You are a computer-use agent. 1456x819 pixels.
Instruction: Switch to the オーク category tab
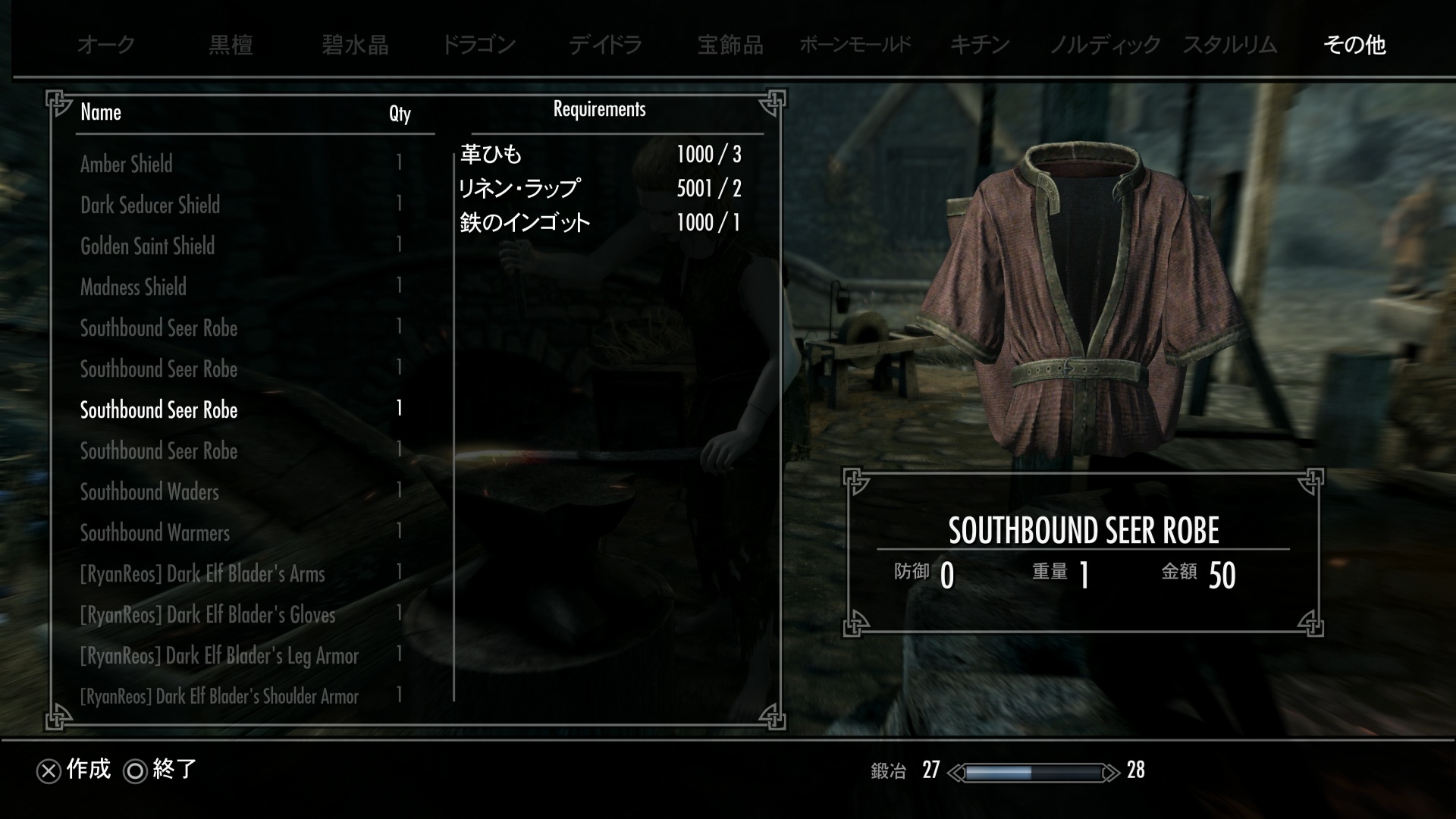coord(106,45)
